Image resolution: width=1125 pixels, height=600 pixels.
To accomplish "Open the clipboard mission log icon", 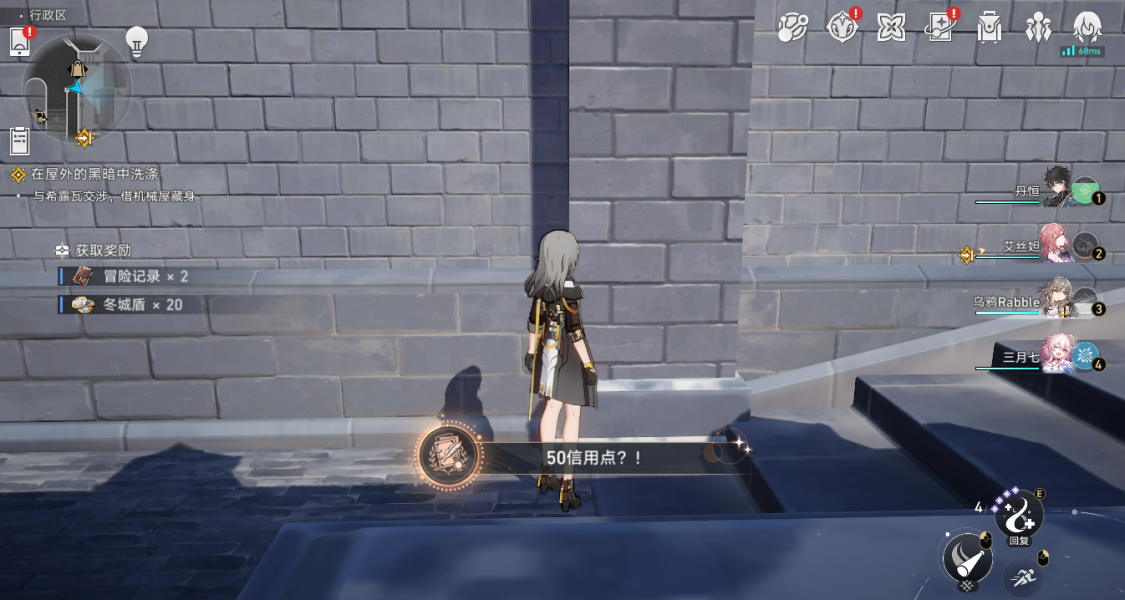I will tap(19, 141).
